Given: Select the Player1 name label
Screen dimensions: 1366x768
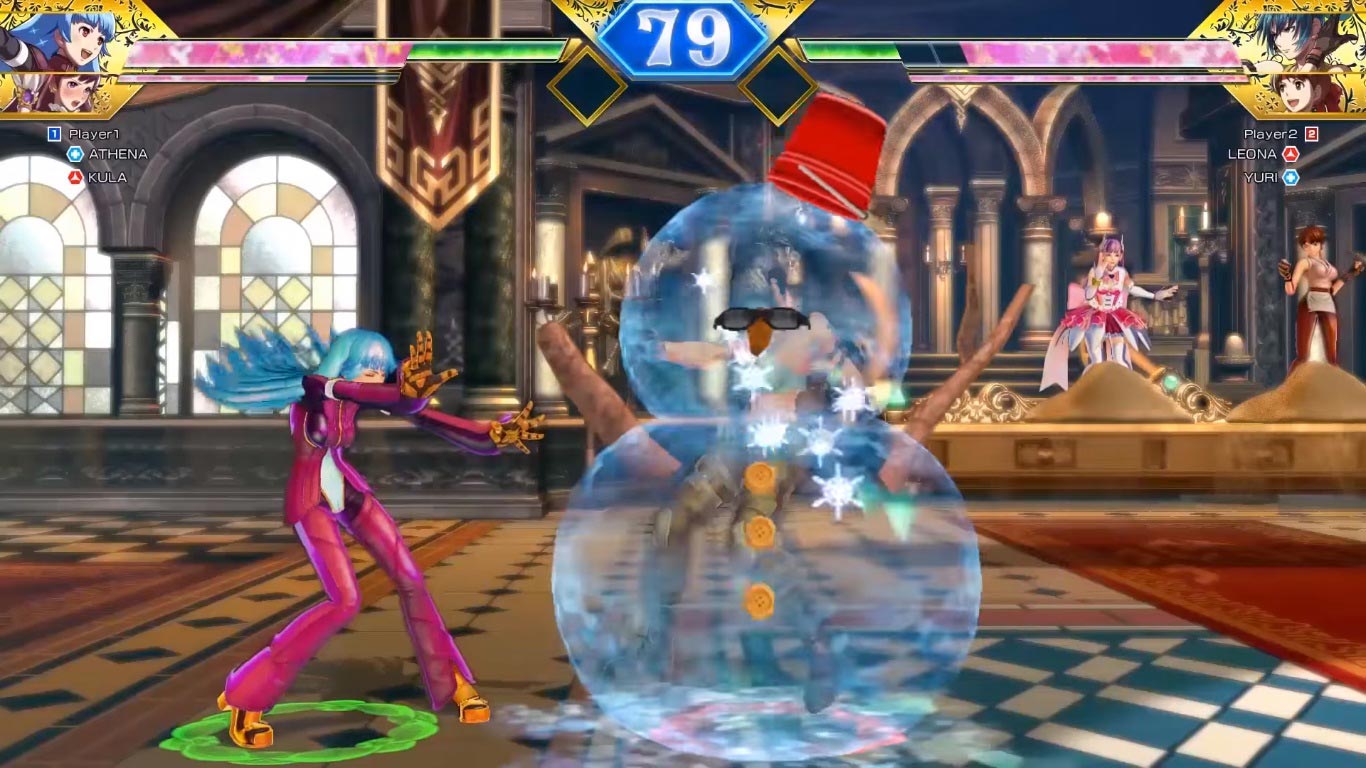Looking at the screenshot, I should (94, 133).
